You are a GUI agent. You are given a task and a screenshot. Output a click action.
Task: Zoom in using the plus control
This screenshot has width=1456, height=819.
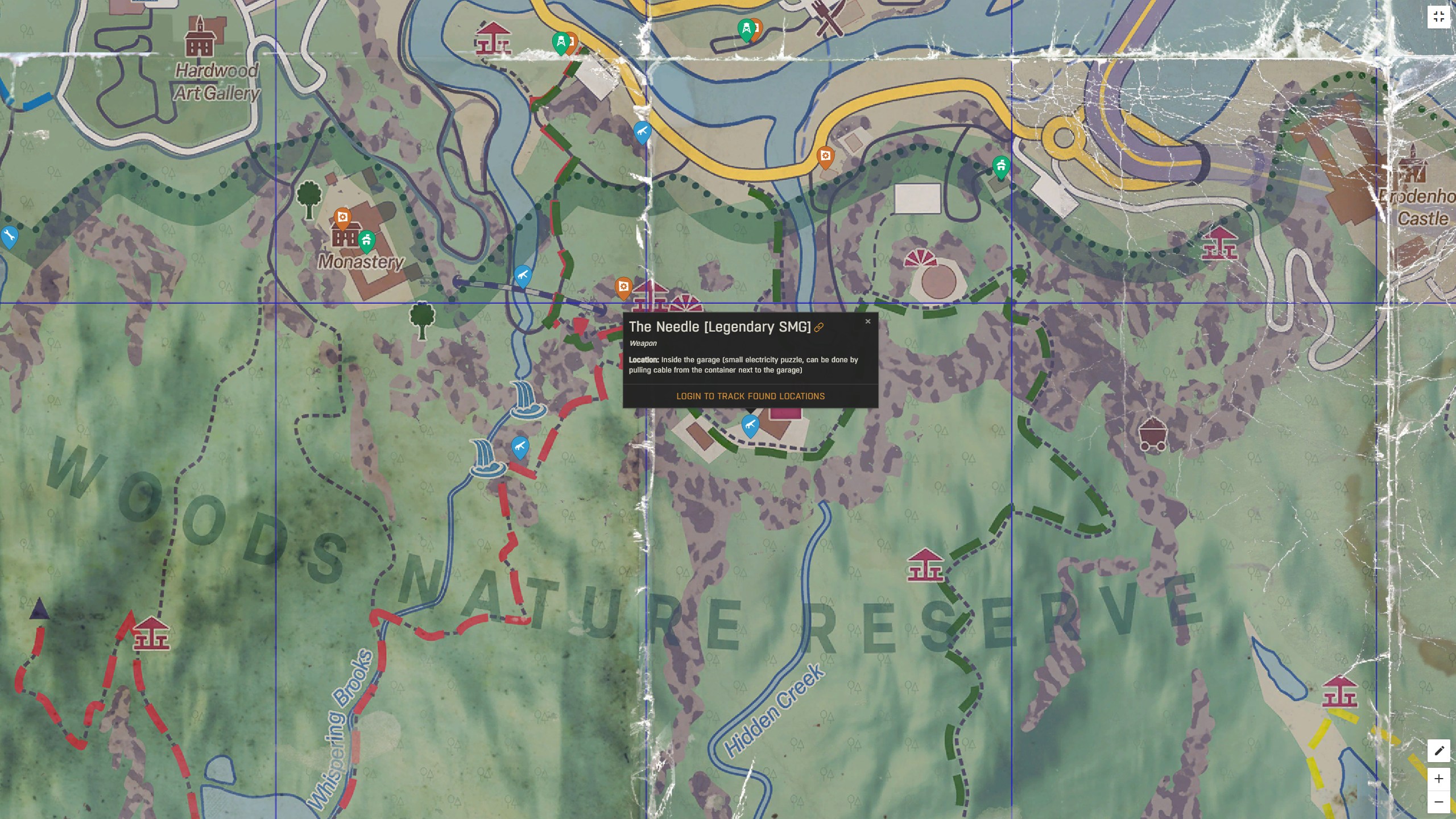1440,780
